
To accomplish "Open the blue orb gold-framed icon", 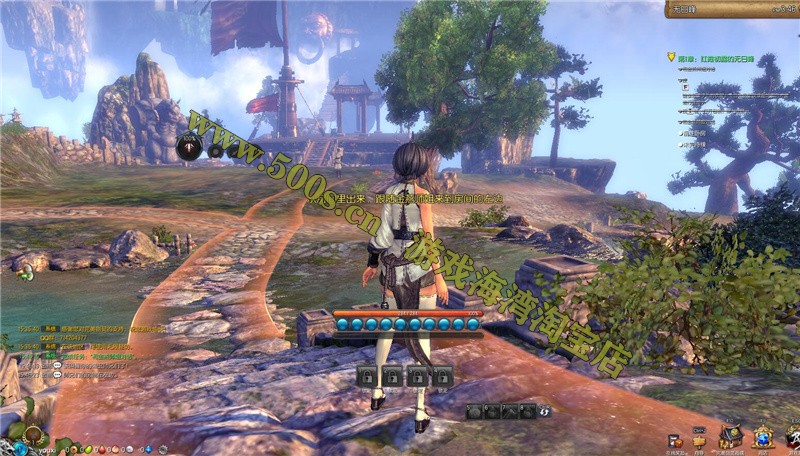I will coord(763,436).
